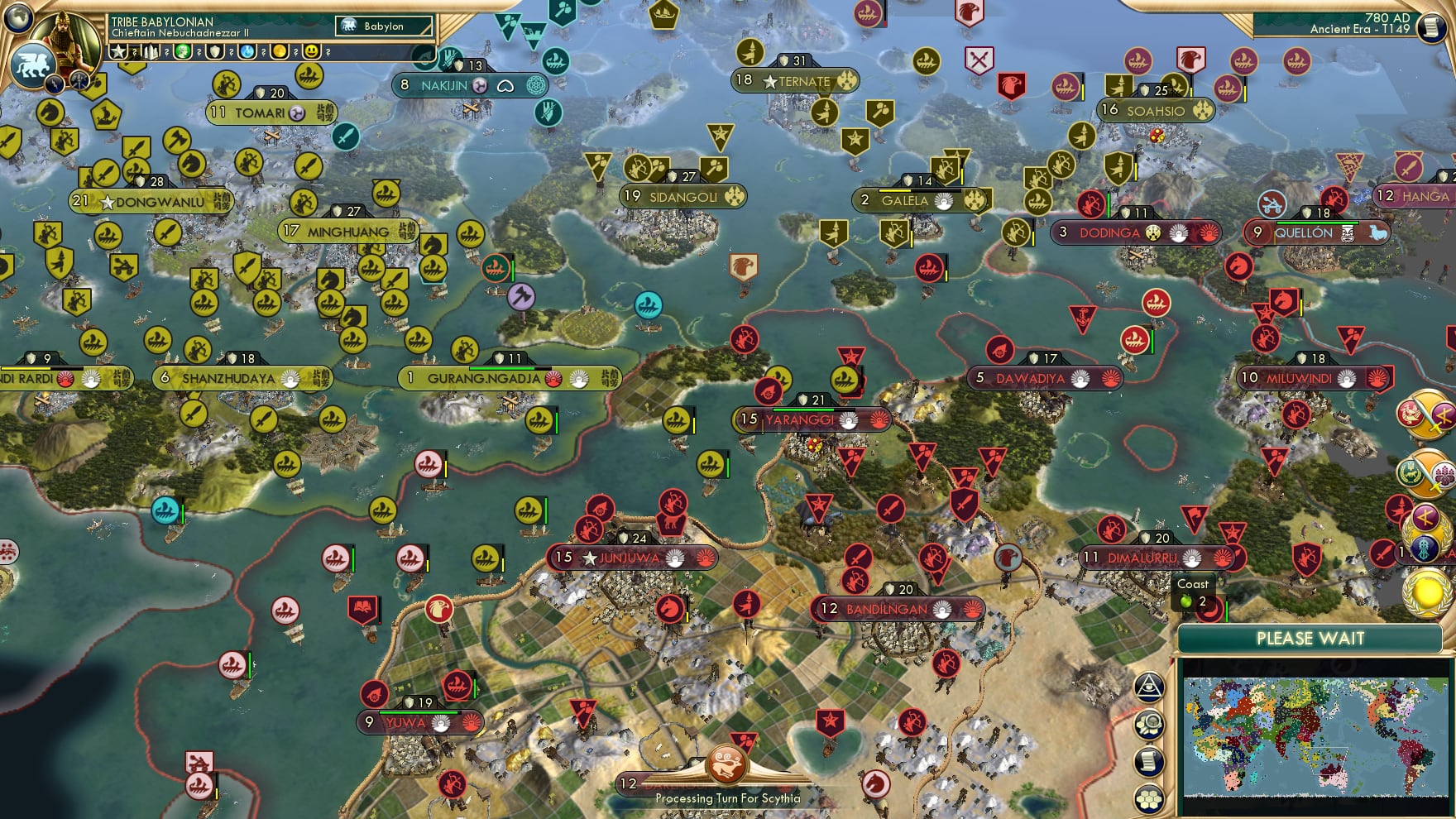Select the smiley face happiness icon
The height and width of the screenshot is (819, 1456).
[312, 52]
